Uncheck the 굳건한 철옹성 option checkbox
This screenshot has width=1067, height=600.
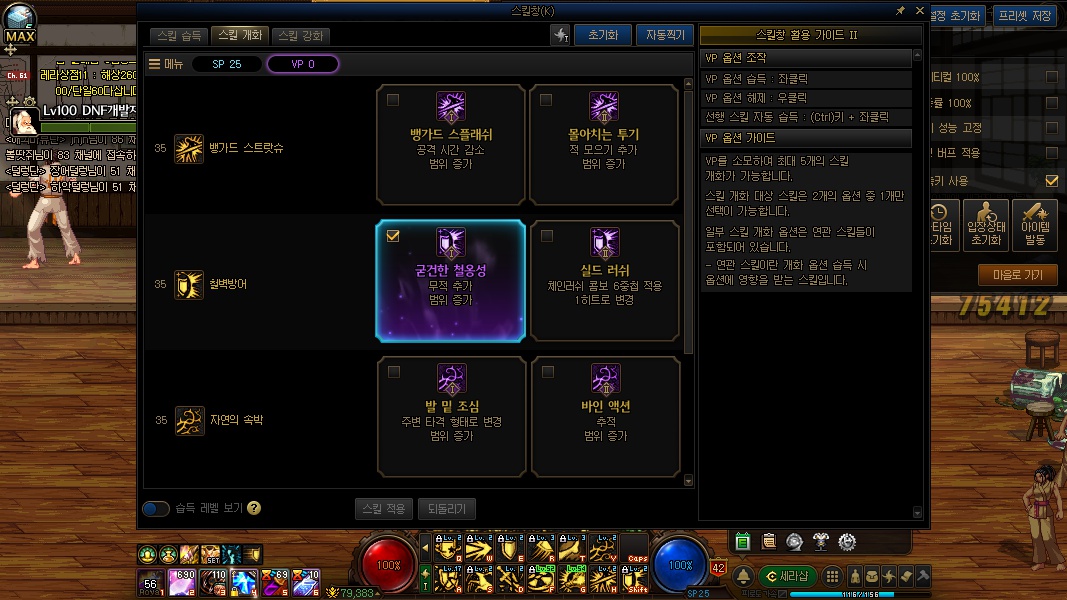393,236
